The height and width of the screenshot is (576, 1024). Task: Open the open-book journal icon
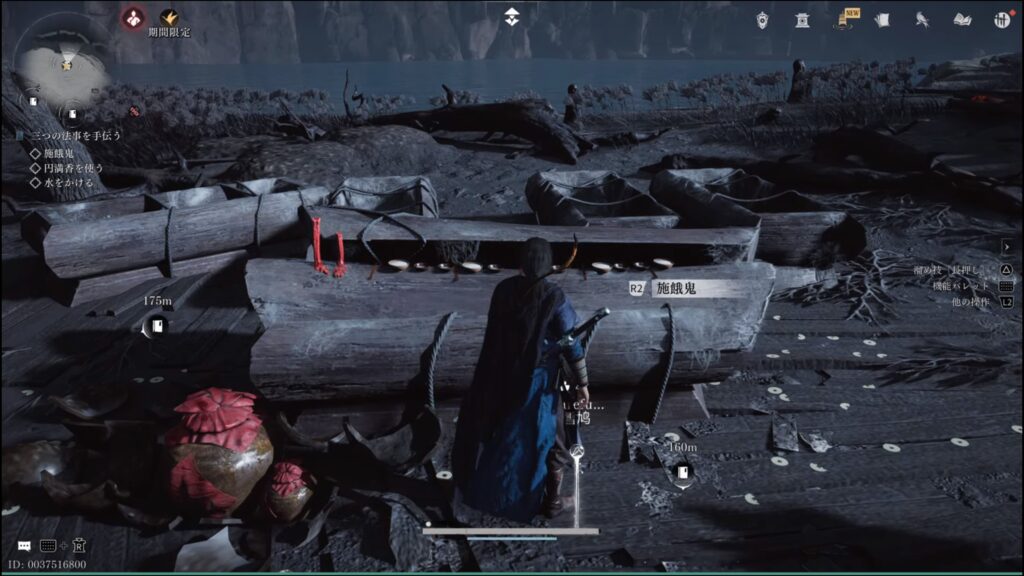962,19
